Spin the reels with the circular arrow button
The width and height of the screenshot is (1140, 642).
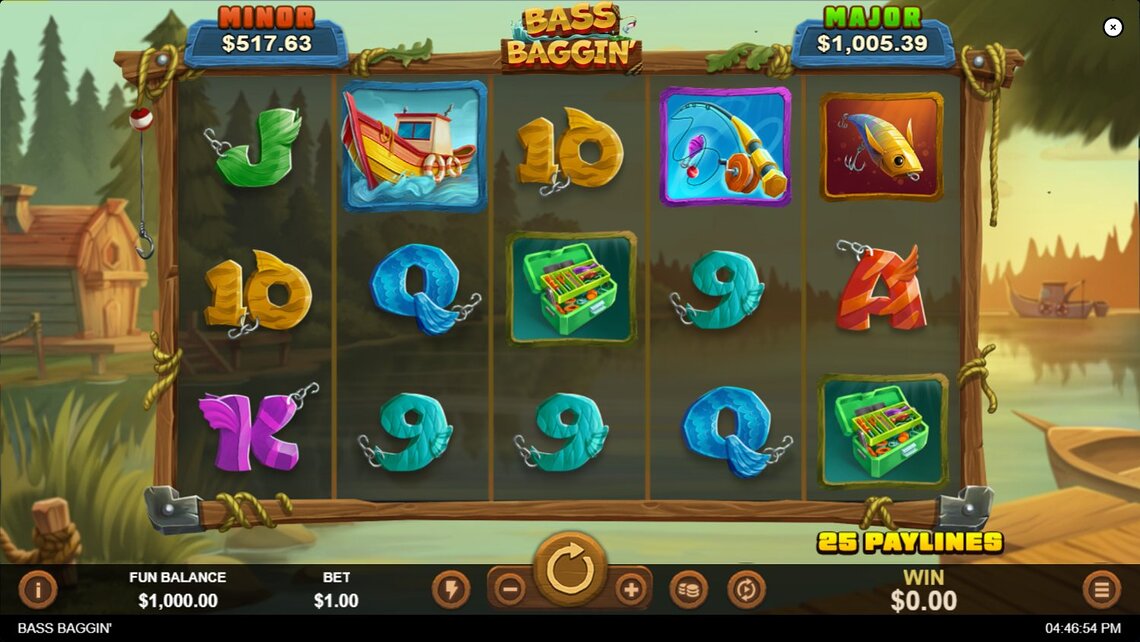570,570
